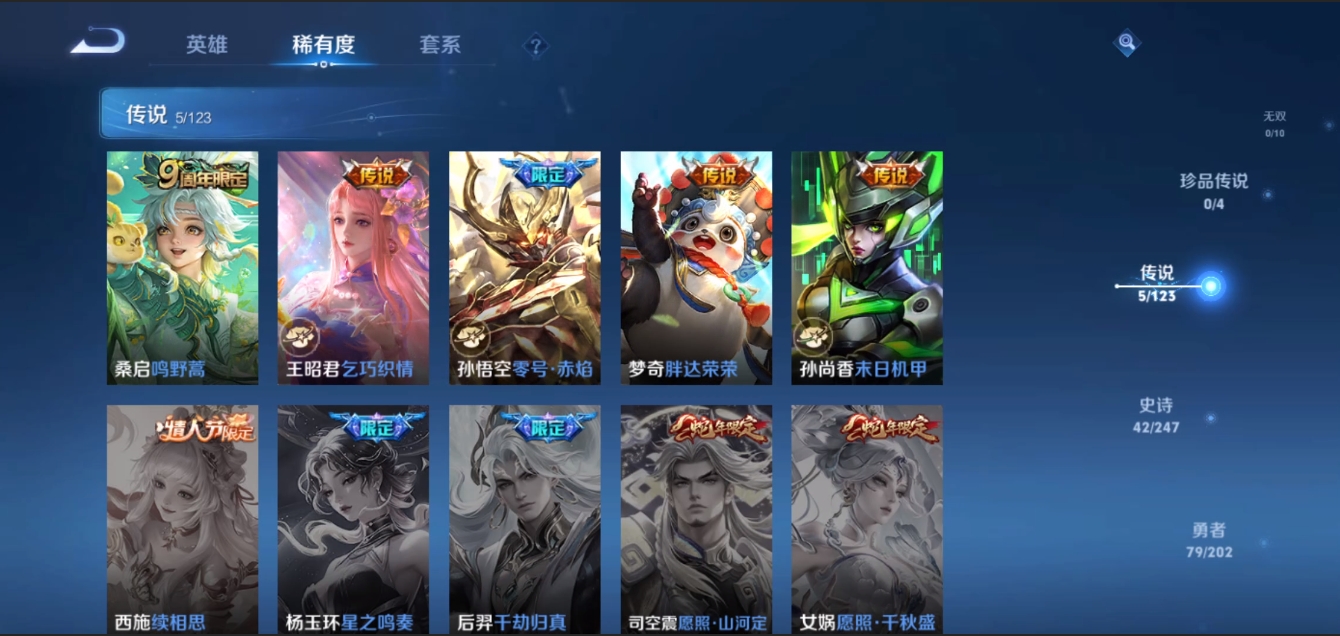The image size is (1340, 636).
Task: Show help via the question mark icon
Action: point(536,45)
